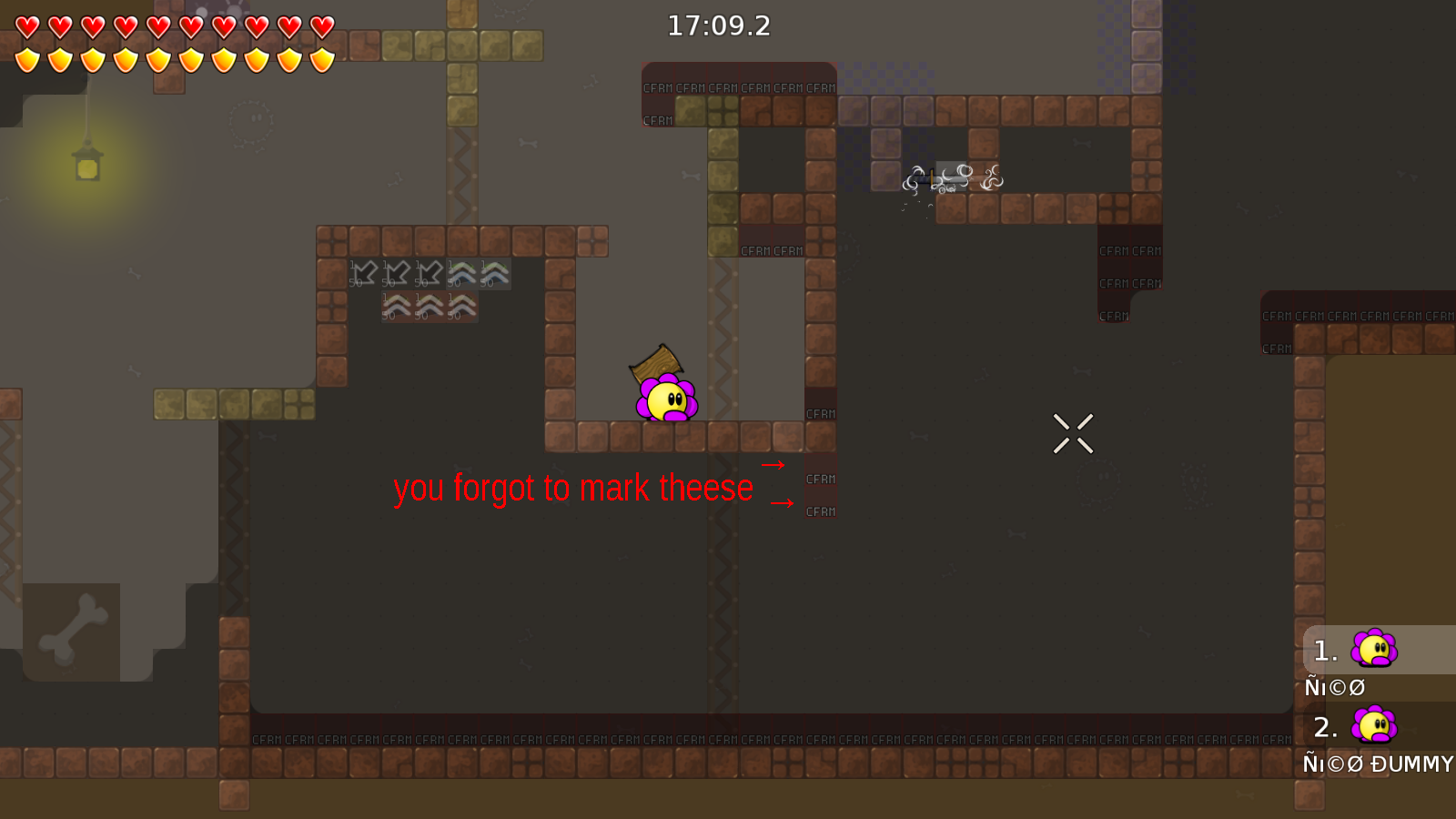Toggle a chevron tile in the brown lower row
The image size is (1456, 819).
tap(429, 306)
